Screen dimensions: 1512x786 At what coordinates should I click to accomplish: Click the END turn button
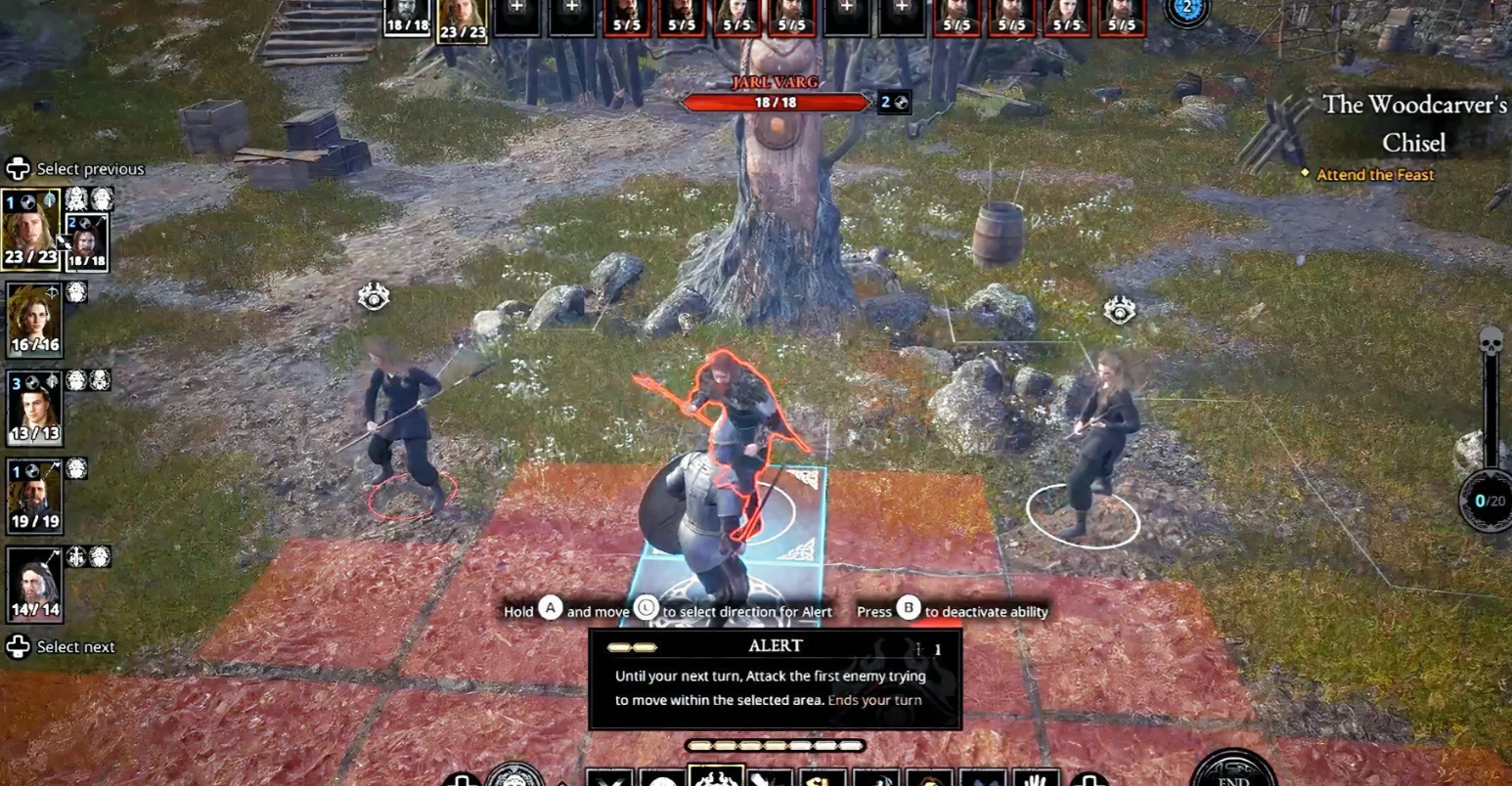coord(1233,772)
